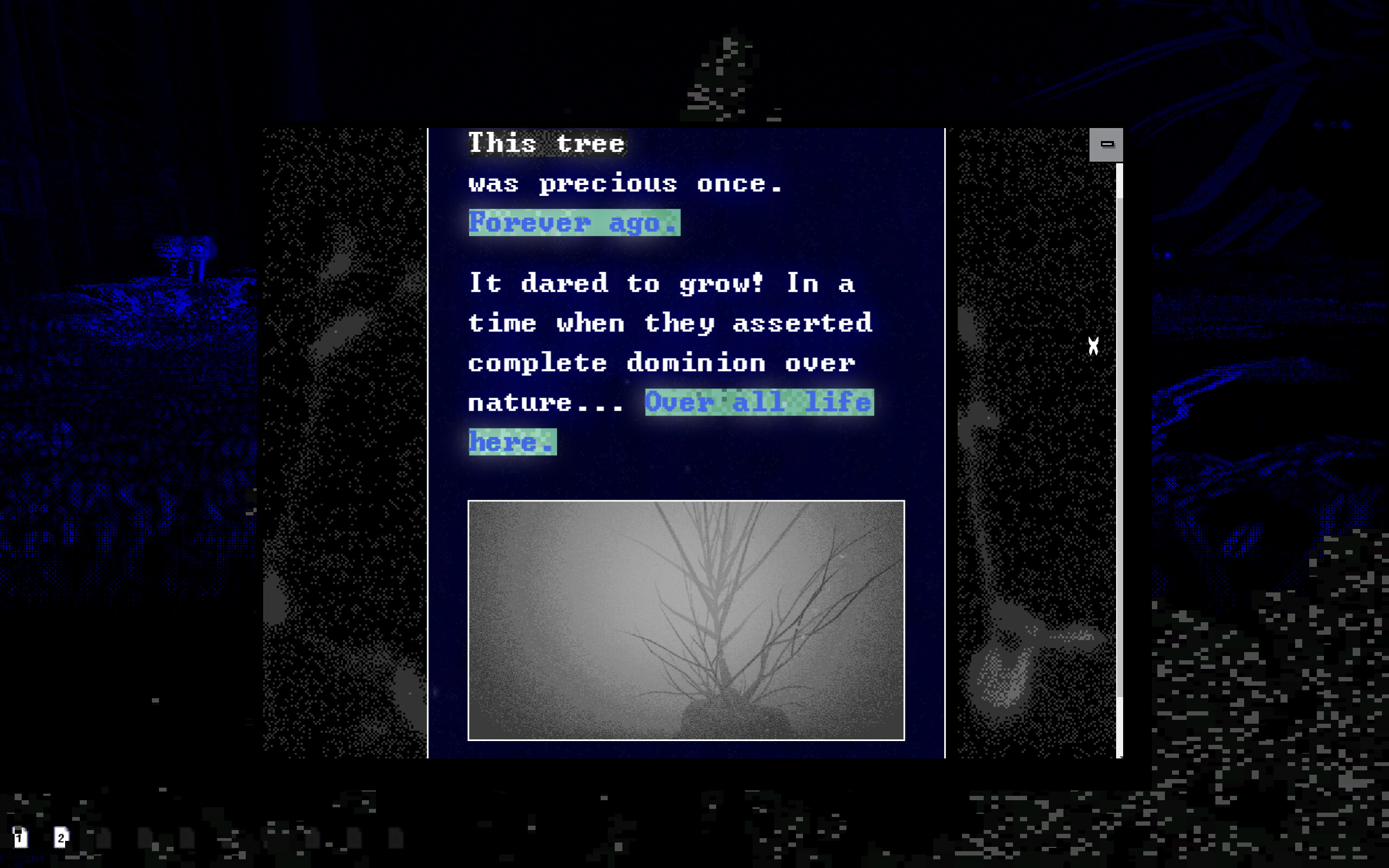Click the grayscale tree photograph
This screenshot has width=1389, height=868.
coord(686,620)
